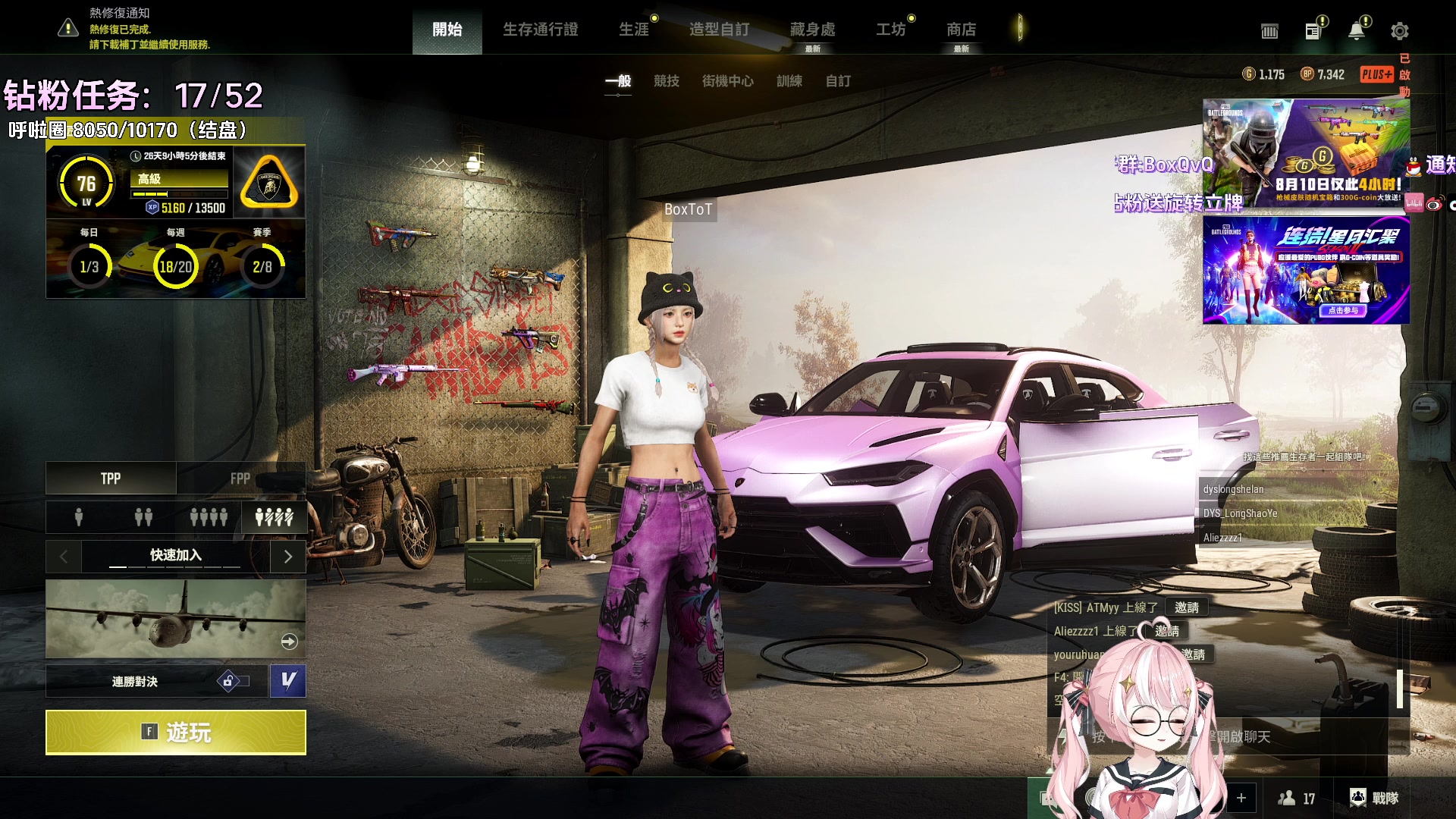Open the 造型自訂 customization tab

click(719, 30)
